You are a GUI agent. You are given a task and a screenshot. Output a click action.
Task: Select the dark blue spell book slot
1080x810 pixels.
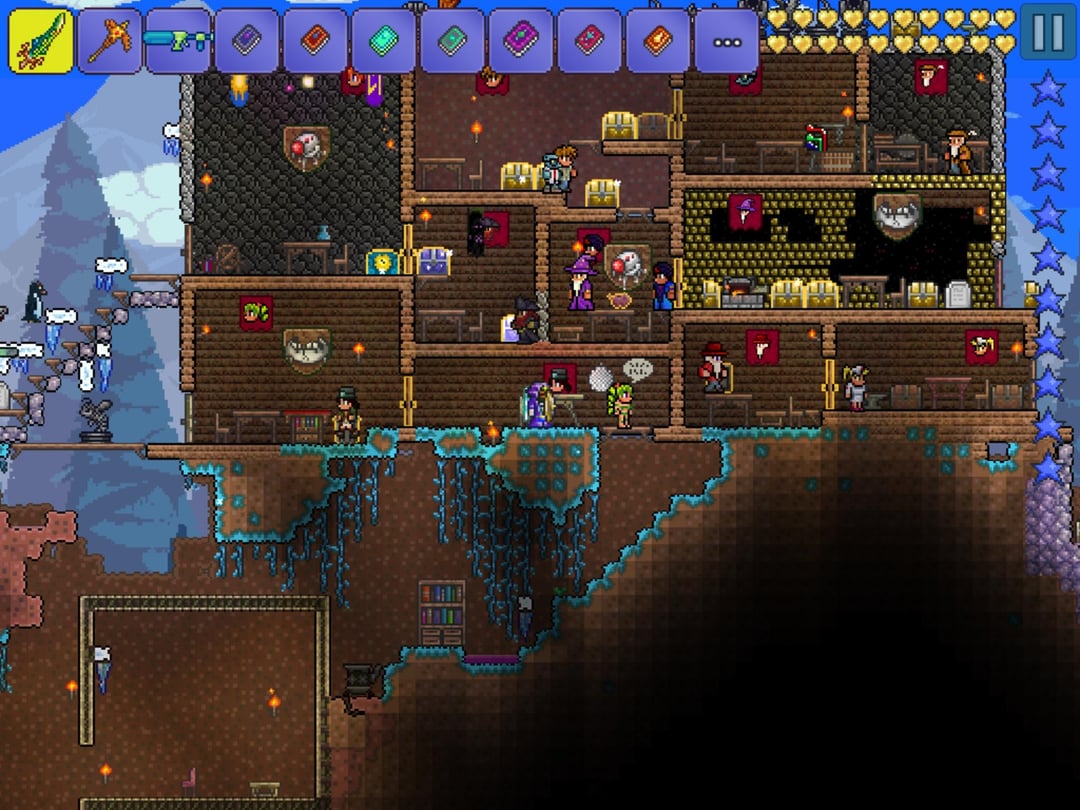(x=247, y=41)
